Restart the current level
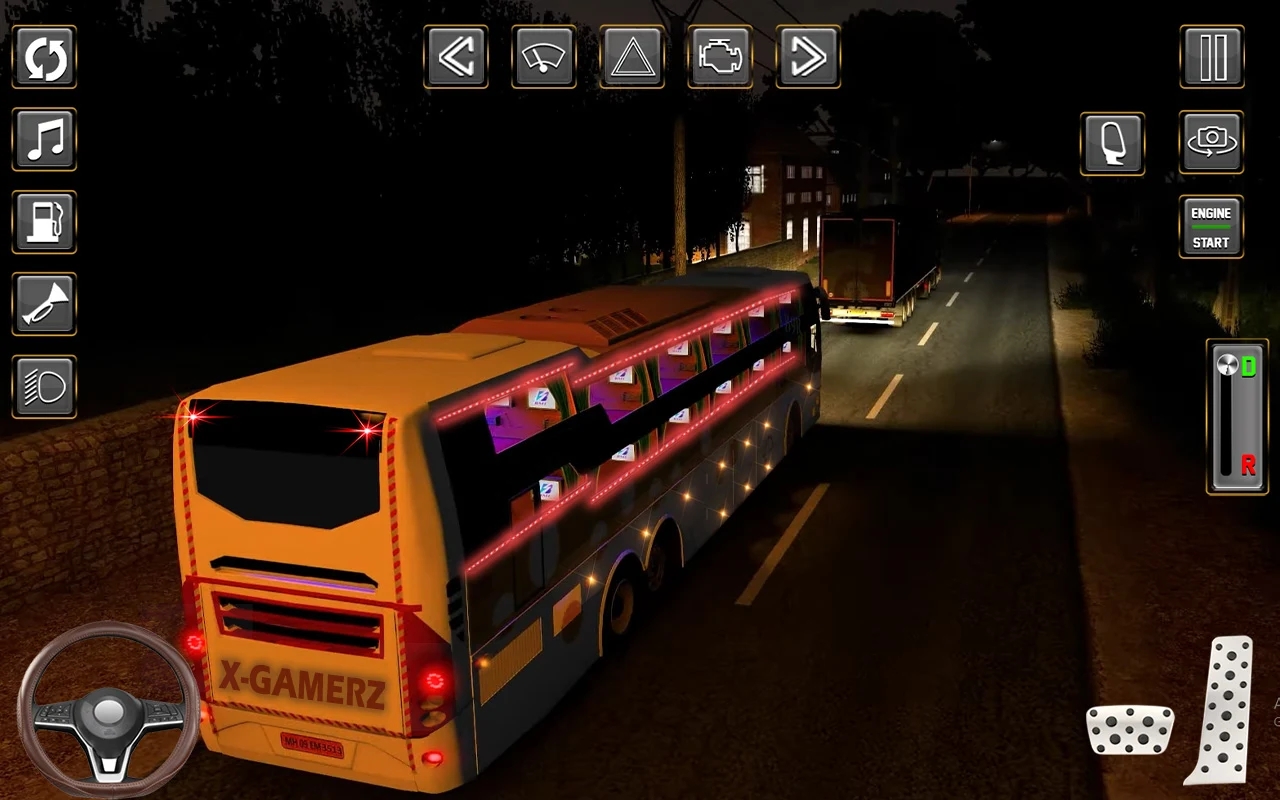Viewport: 1280px width, 800px height. [44, 57]
